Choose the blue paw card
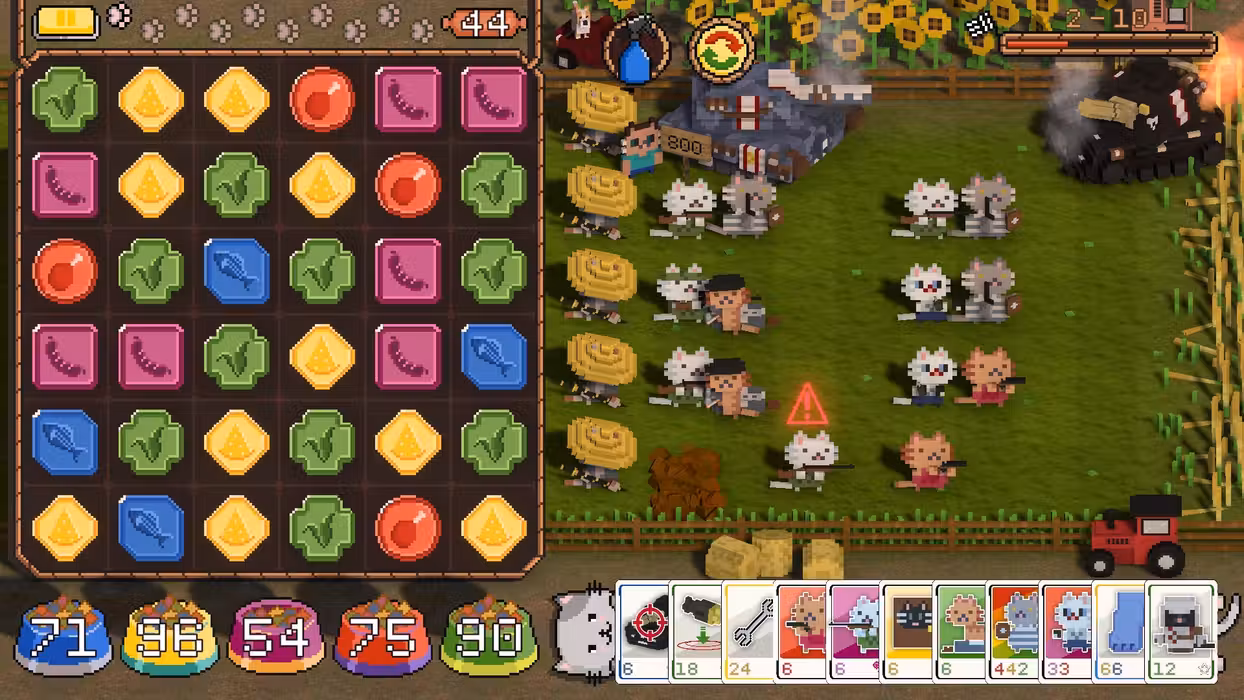 coord(1120,630)
